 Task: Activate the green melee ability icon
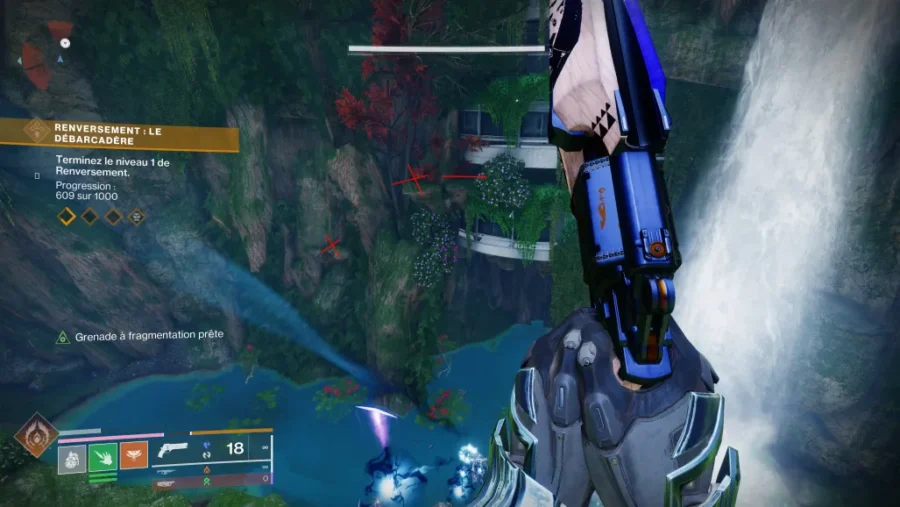click(103, 457)
